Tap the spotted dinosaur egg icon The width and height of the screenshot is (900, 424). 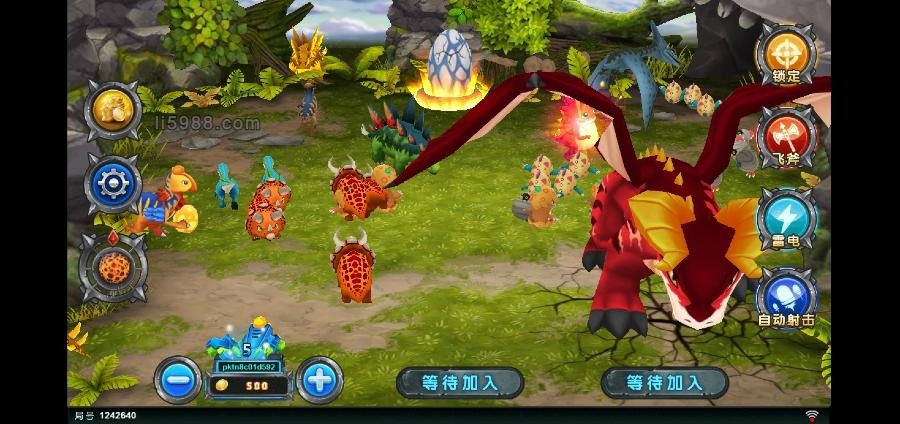[112, 266]
